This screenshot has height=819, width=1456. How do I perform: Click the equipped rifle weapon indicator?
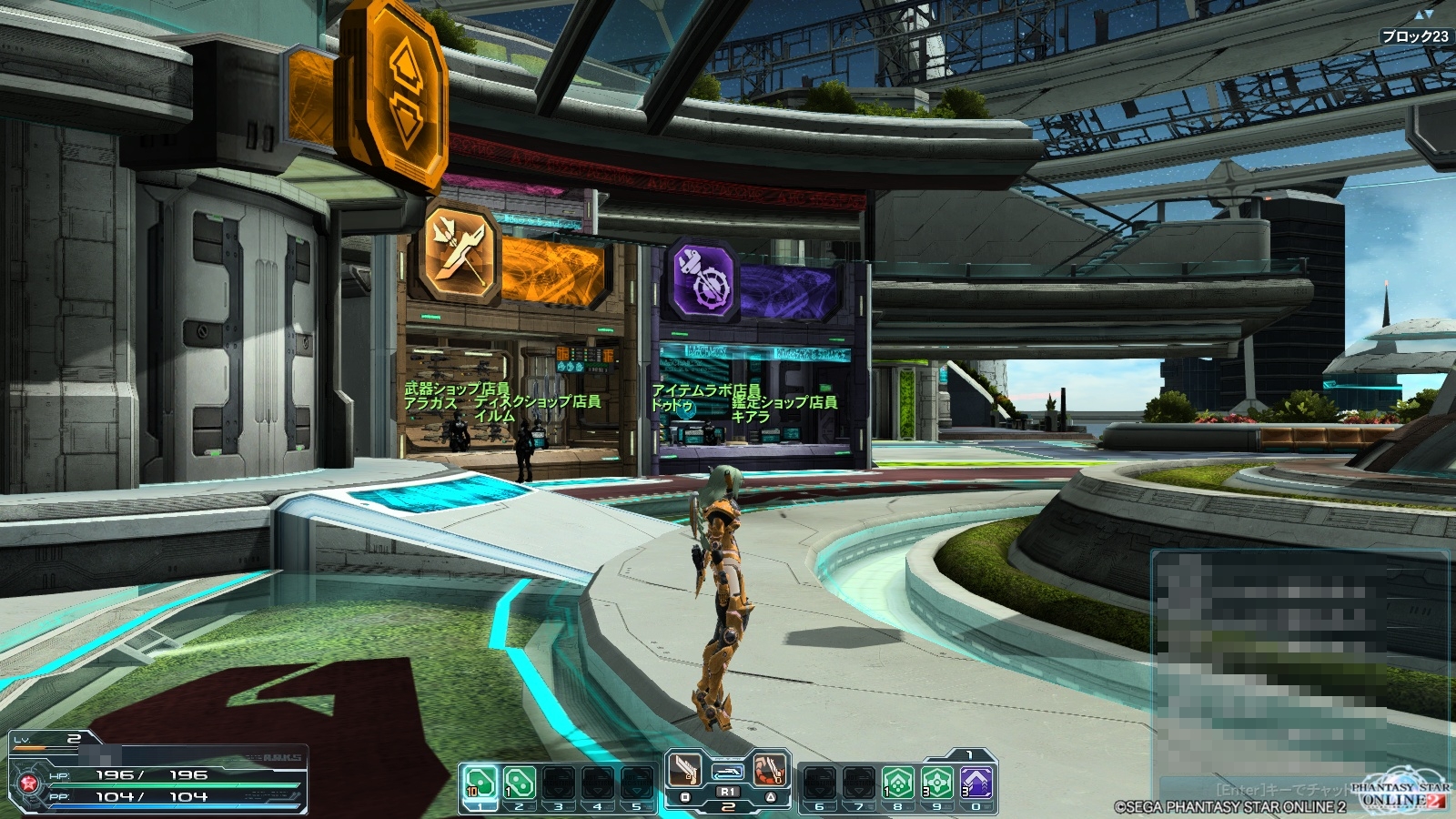click(727, 773)
